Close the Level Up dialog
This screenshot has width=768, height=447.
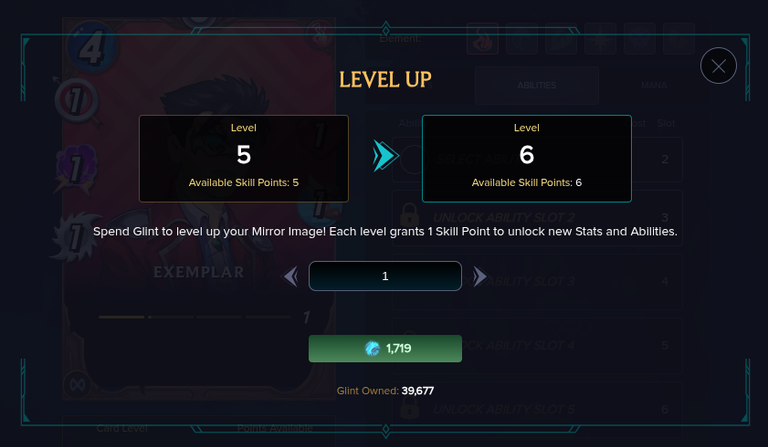point(718,66)
